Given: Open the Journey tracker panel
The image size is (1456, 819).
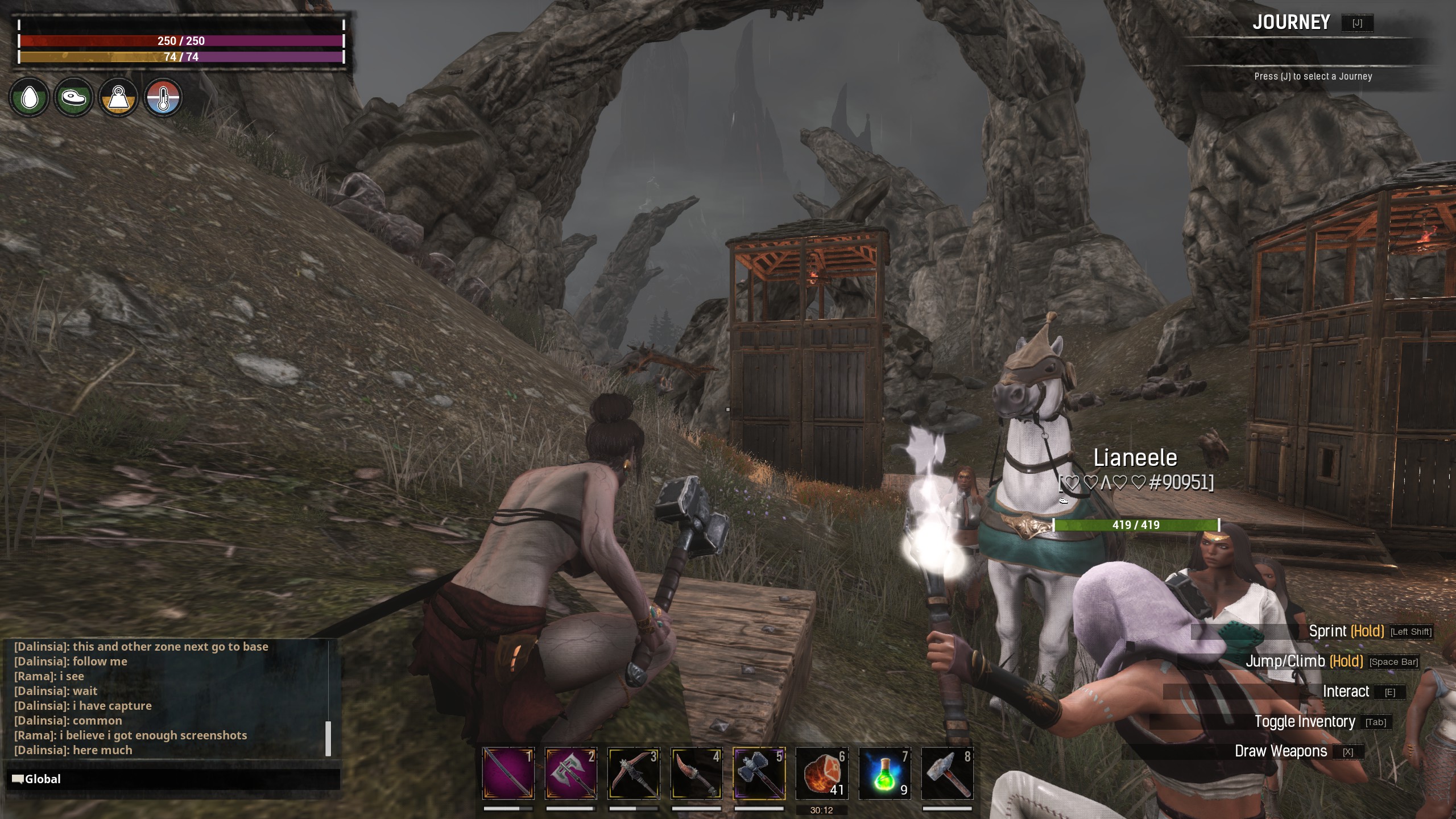Looking at the screenshot, I should pyautogui.click(x=1291, y=23).
